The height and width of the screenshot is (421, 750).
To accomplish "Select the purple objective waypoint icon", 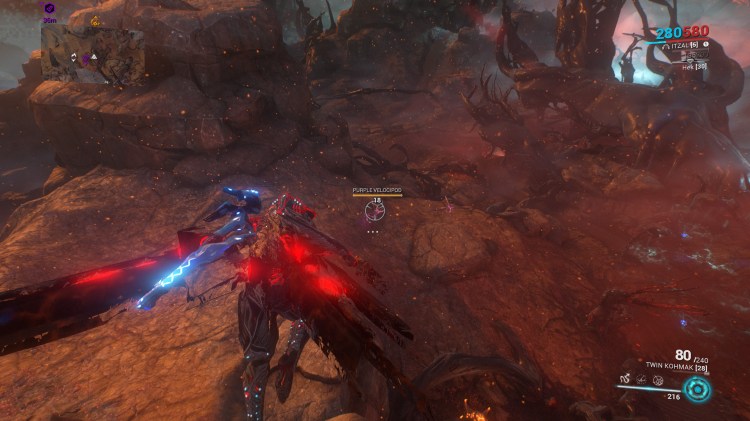I will (50, 8).
